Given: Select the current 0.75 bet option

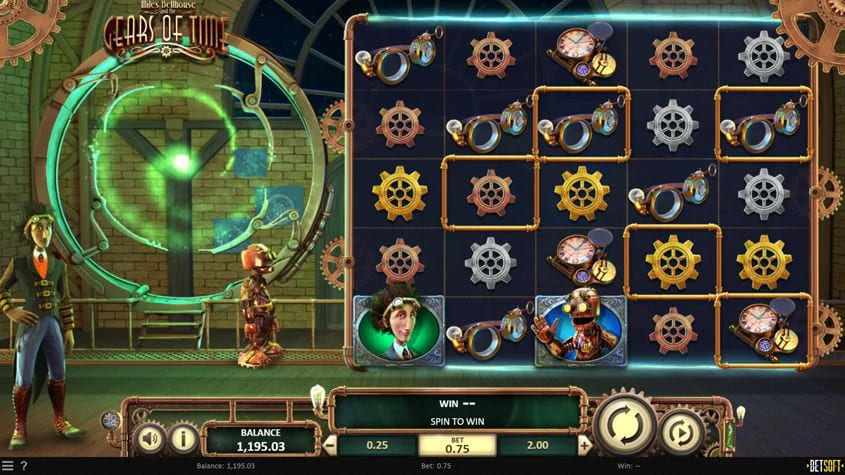Looking at the screenshot, I should point(457,444).
